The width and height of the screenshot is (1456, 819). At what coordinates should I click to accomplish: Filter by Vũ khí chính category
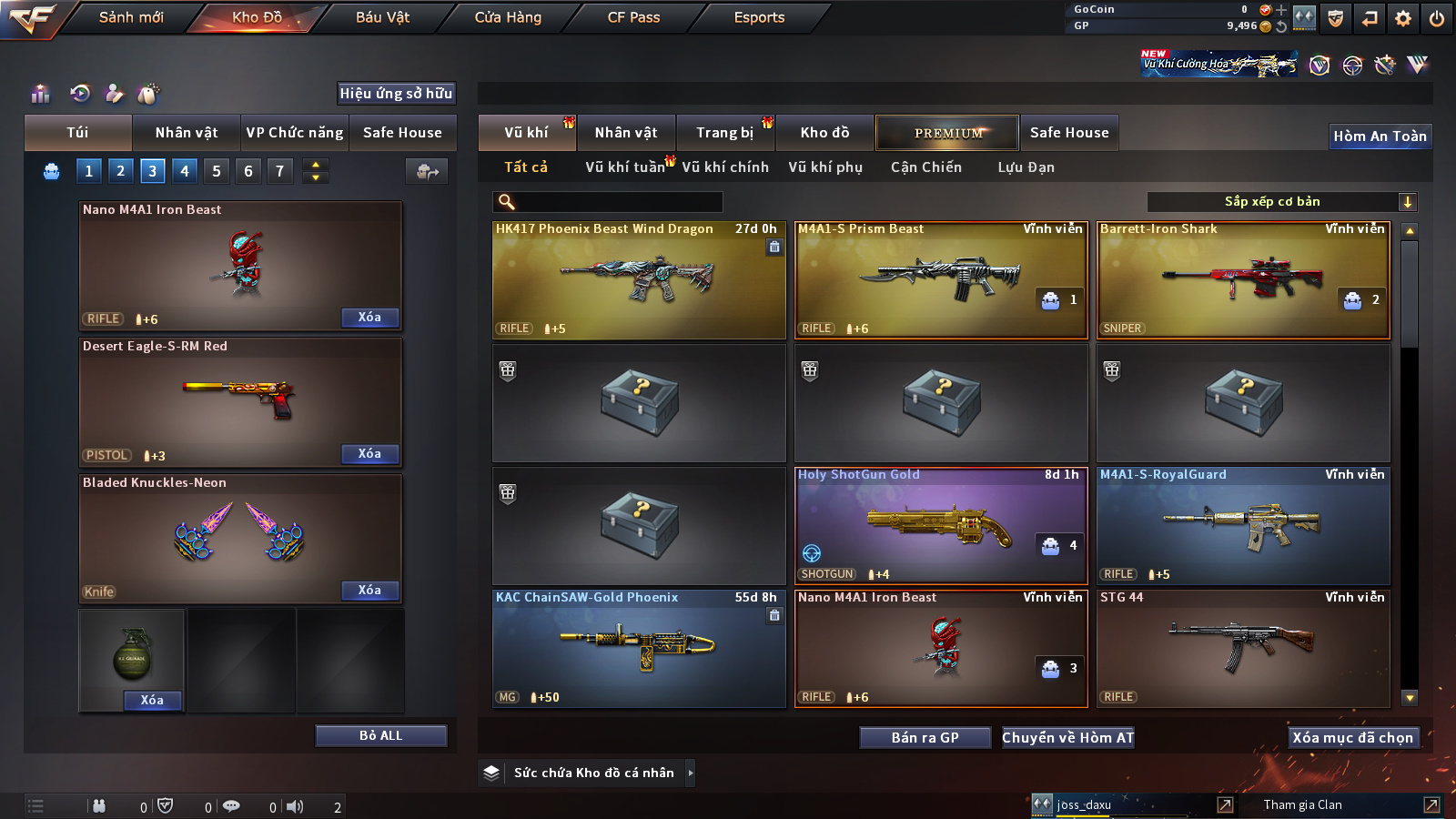tap(725, 167)
